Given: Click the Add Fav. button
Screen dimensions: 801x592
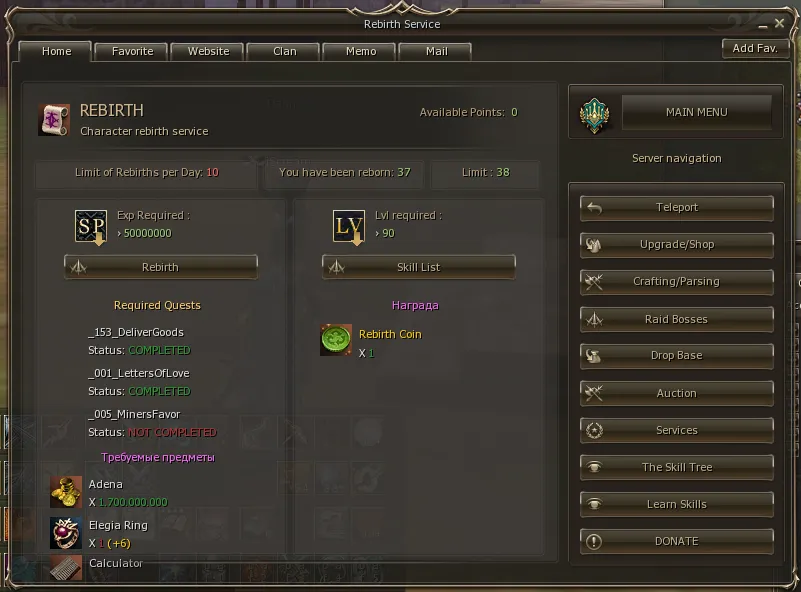Looking at the screenshot, I should click(x=754, y=48).
